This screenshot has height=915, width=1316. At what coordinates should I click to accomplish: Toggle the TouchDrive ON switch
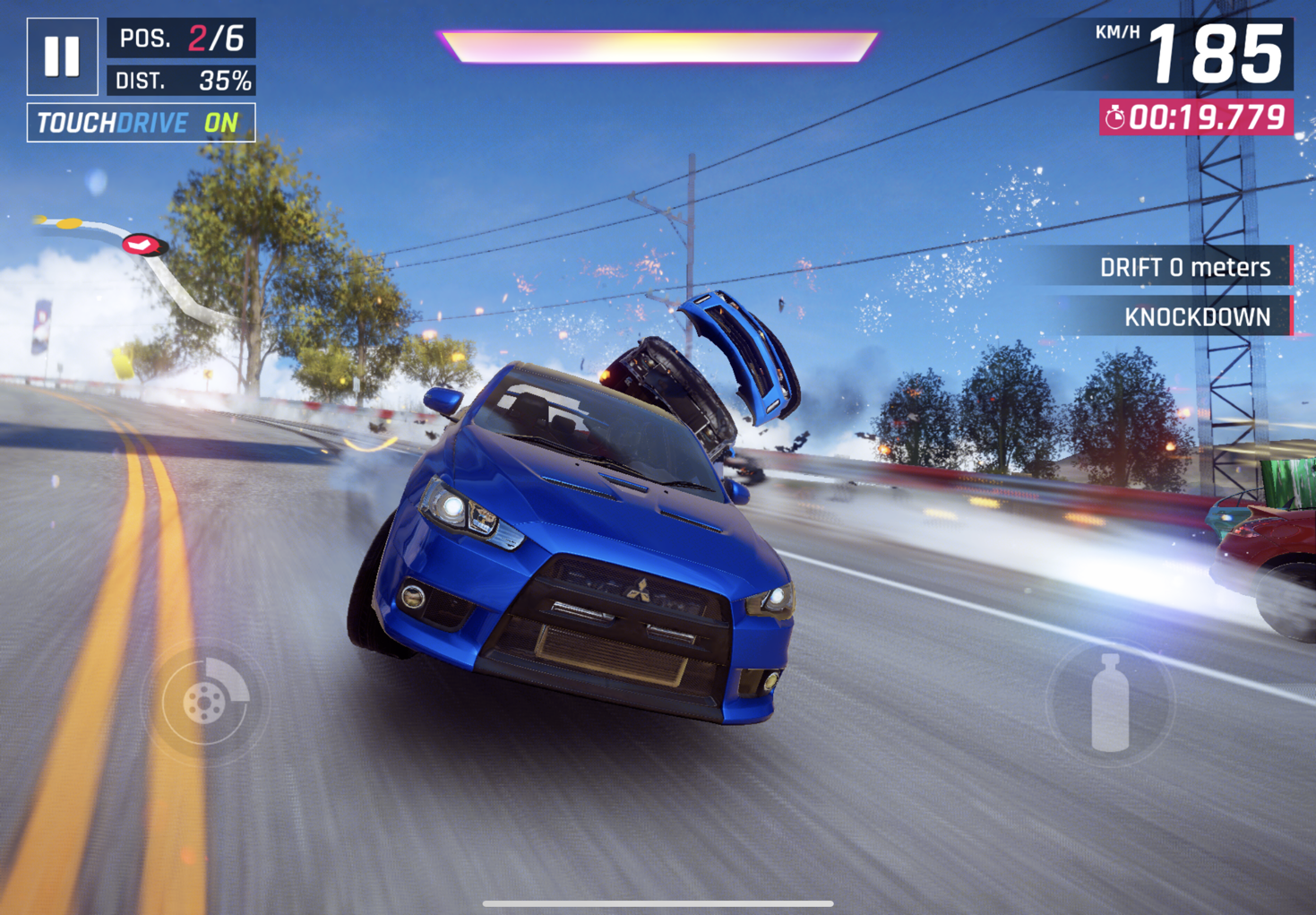coord(141,123)
